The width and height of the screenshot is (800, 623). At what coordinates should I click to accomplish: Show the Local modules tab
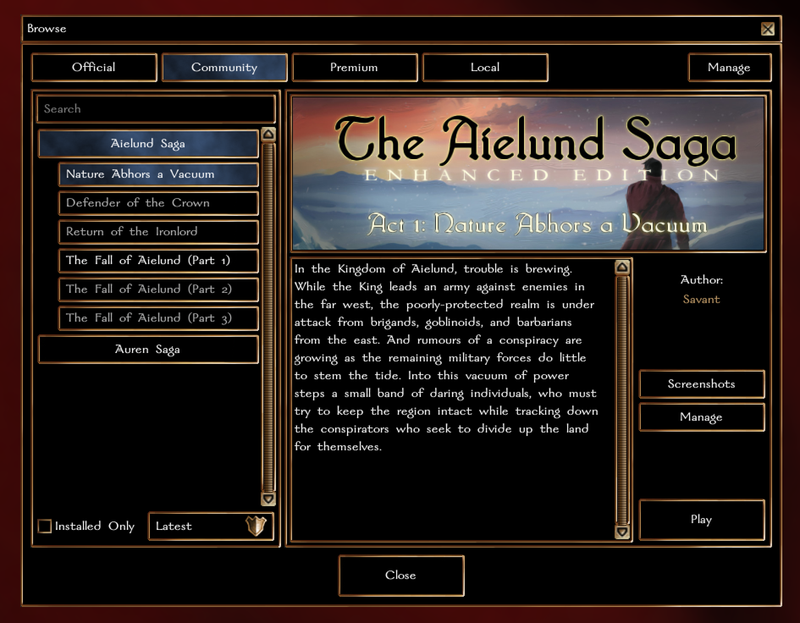[x=485, y=68]
